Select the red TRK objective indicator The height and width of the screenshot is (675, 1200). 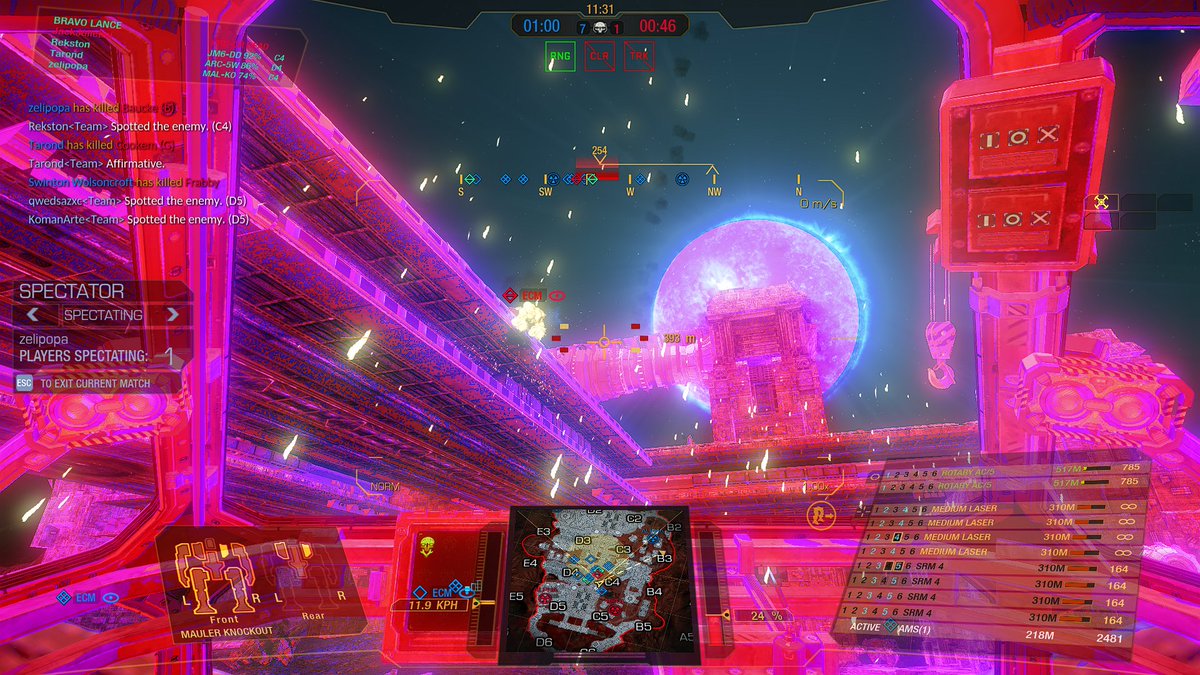(x=638, y=56)
